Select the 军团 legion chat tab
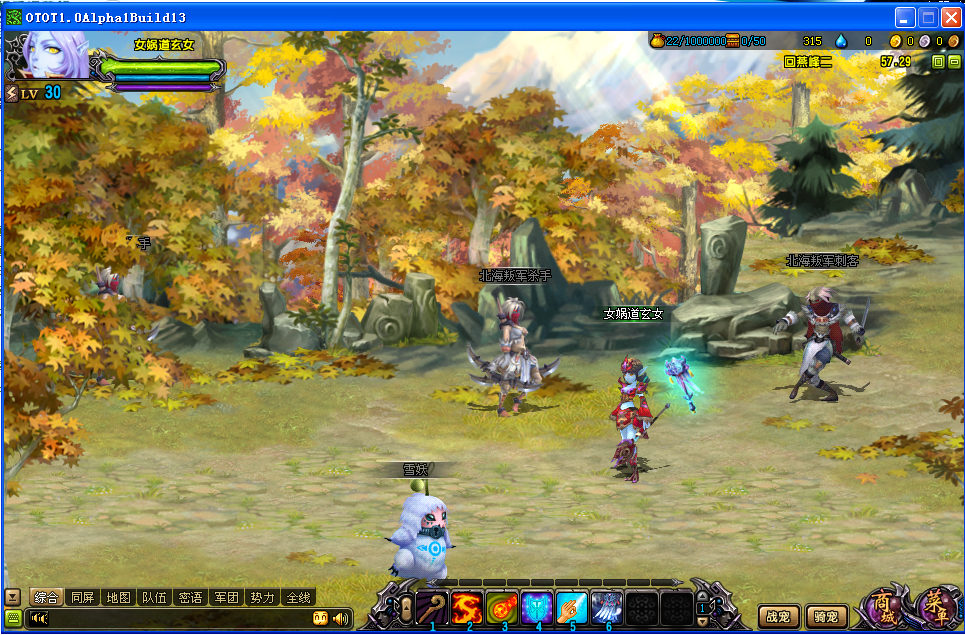This screenshot has width=965, height=635. 226,597
